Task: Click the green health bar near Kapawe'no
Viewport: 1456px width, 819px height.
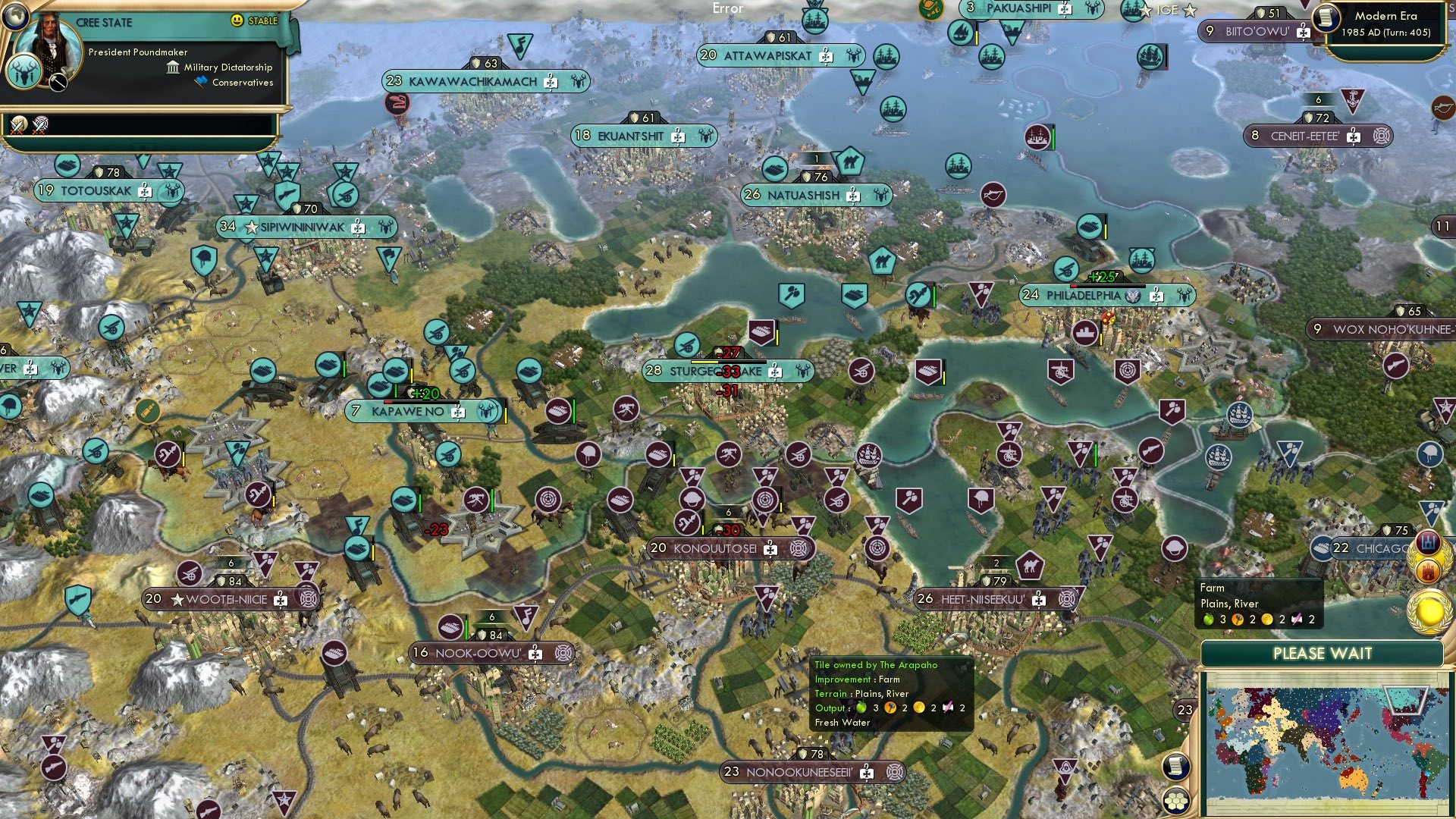Action: (x=396, y=391)
